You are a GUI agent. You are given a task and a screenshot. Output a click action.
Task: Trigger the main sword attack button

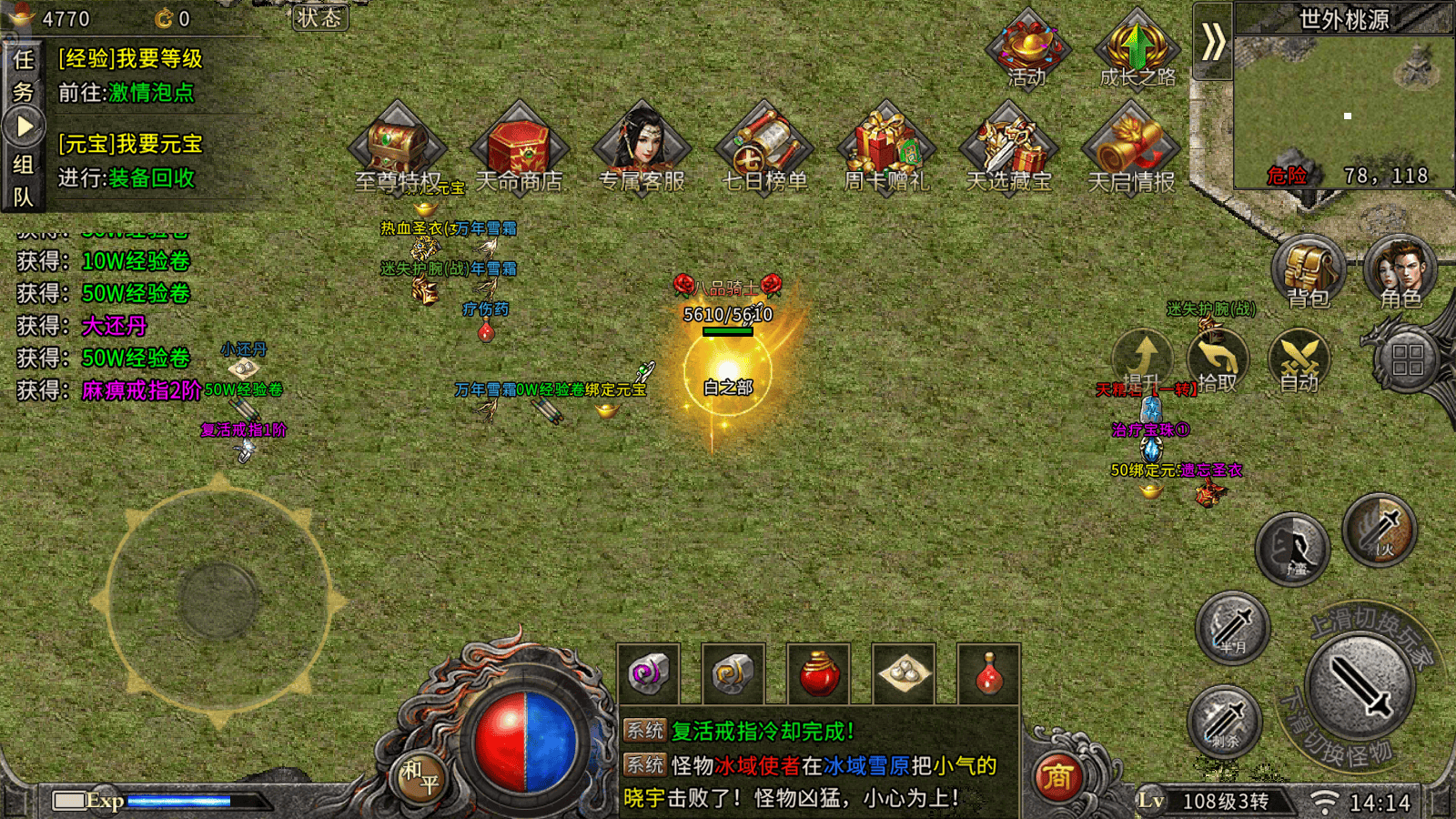point(1360,685)
